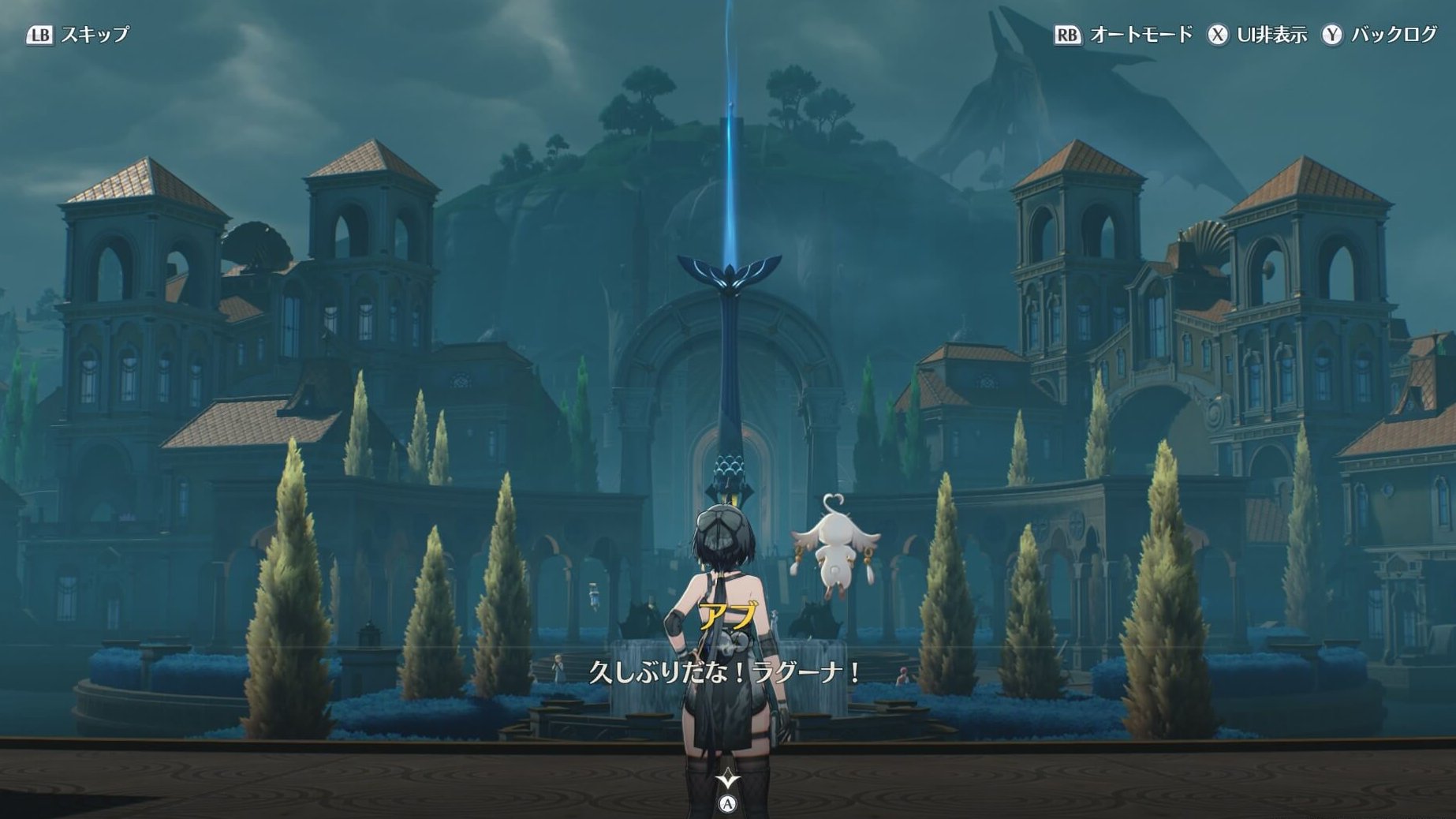Hide the interface with UI非表示
The height and width of the screenshot is (819, 1456).
coord(1257,35)
